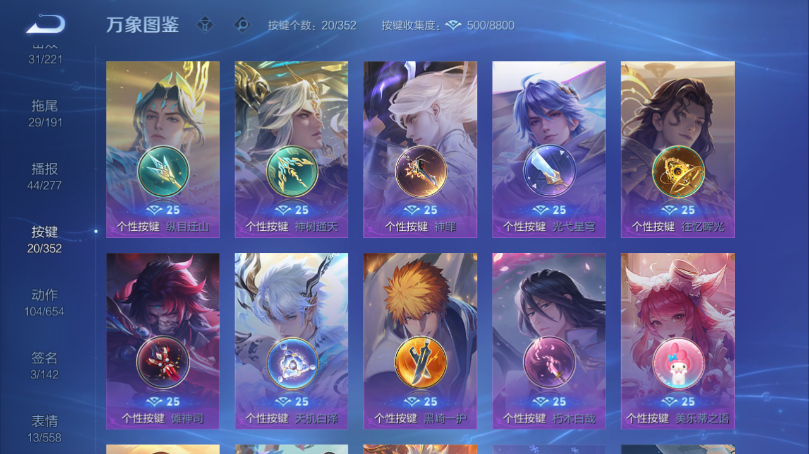Select the 按键 category tab
The height and width of the screenshot is (454, 809).
45,238
